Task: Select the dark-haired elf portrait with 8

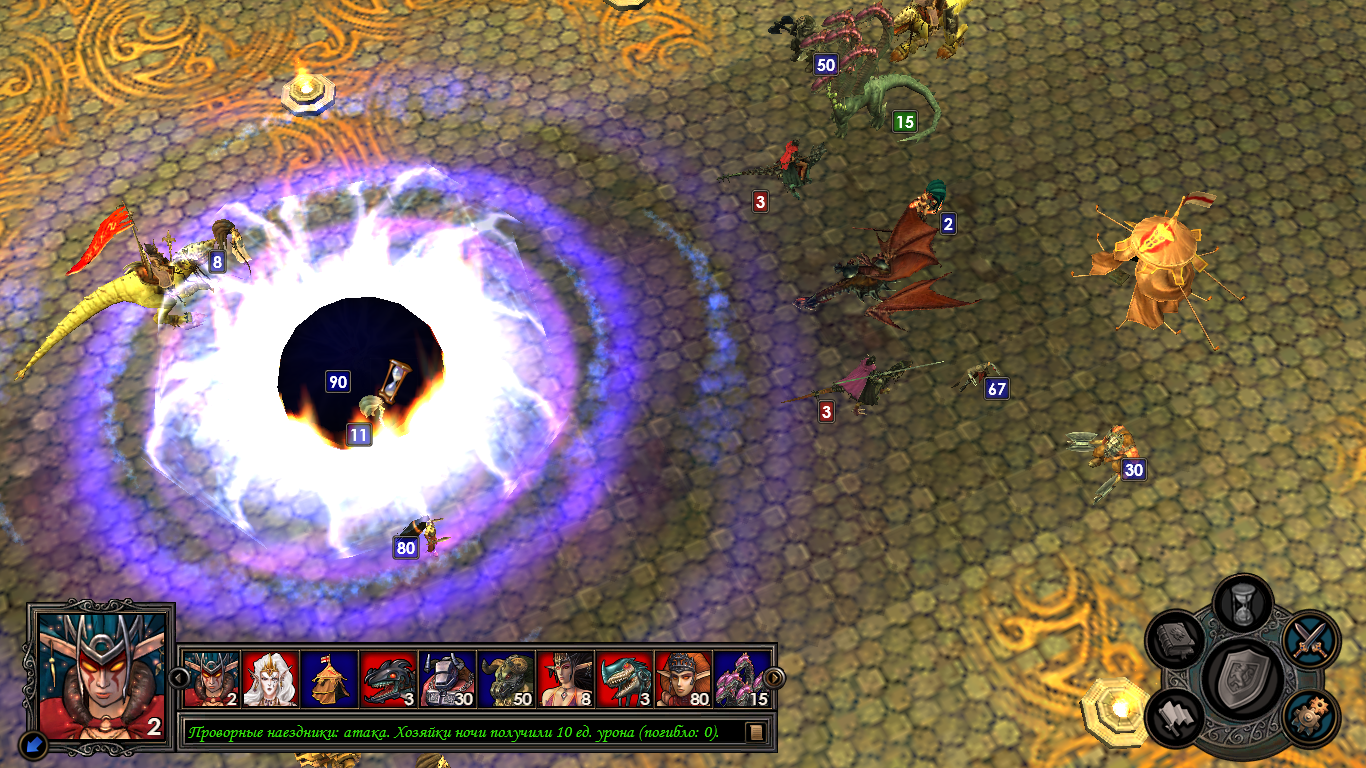Action: (x=566, y=679)
